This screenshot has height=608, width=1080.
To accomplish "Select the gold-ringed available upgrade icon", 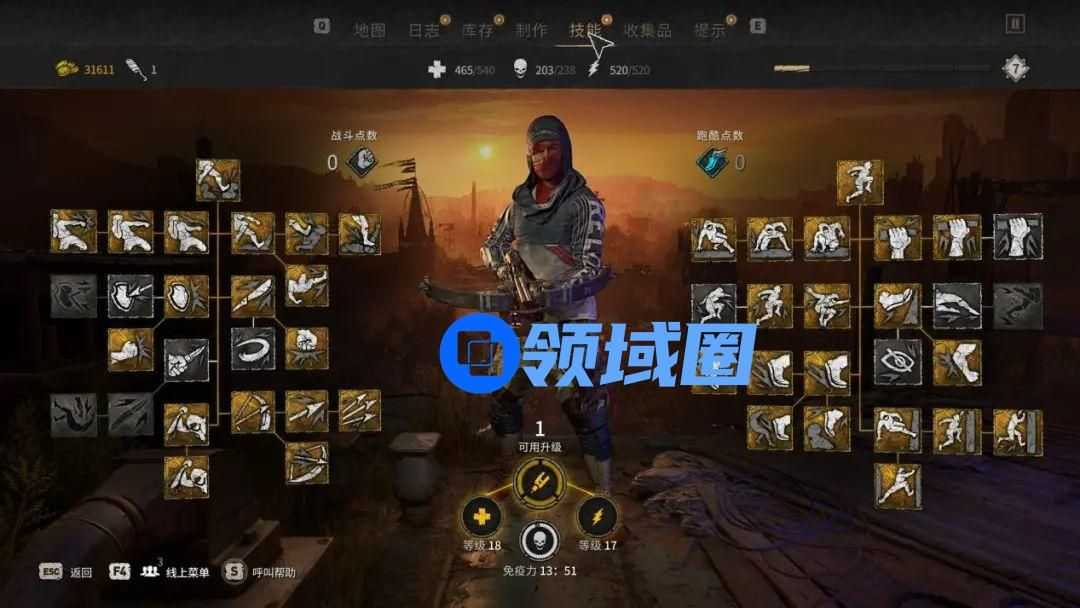I will (539, 483).
